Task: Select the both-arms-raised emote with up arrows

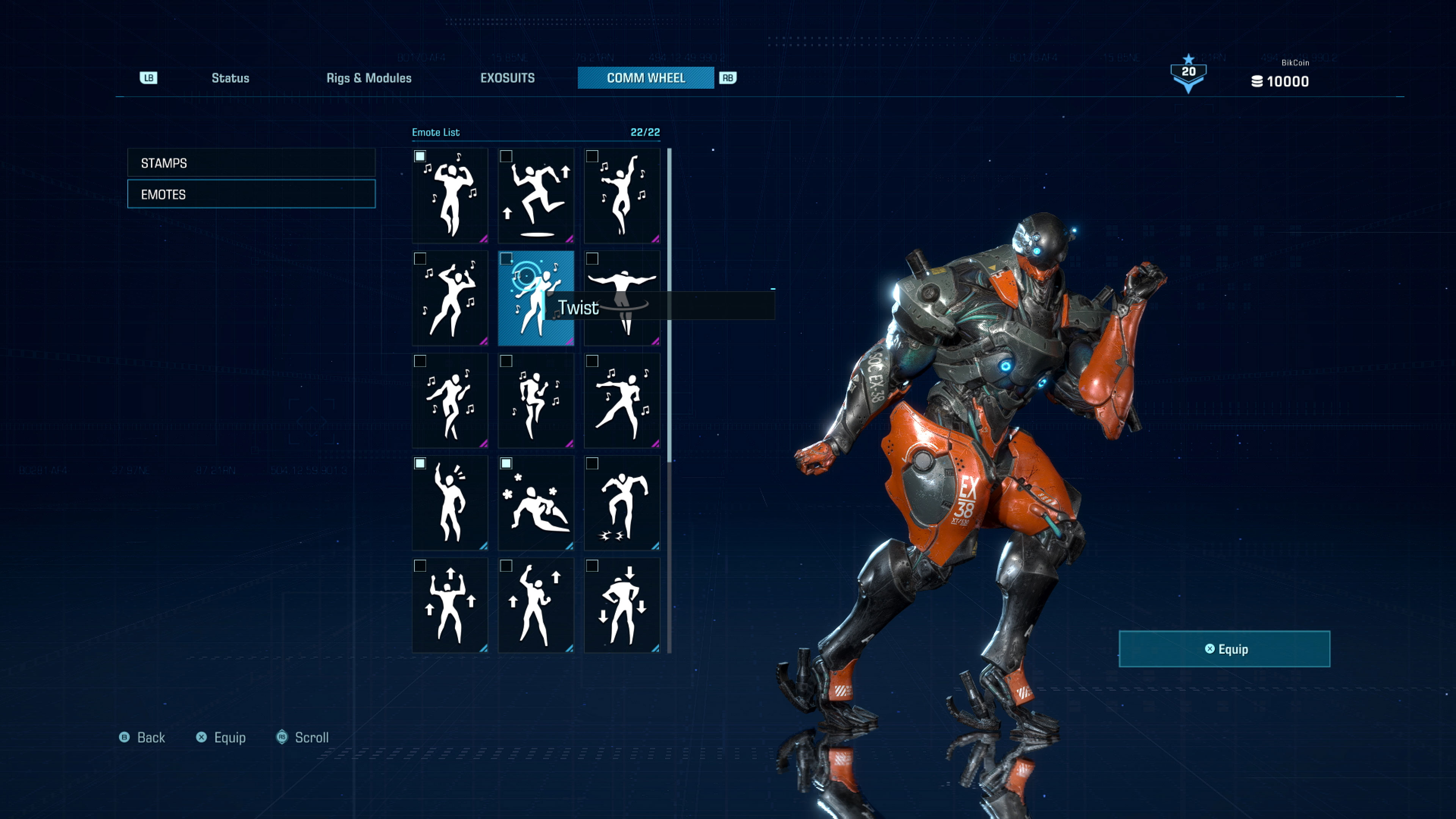Action: click(450, 606)
